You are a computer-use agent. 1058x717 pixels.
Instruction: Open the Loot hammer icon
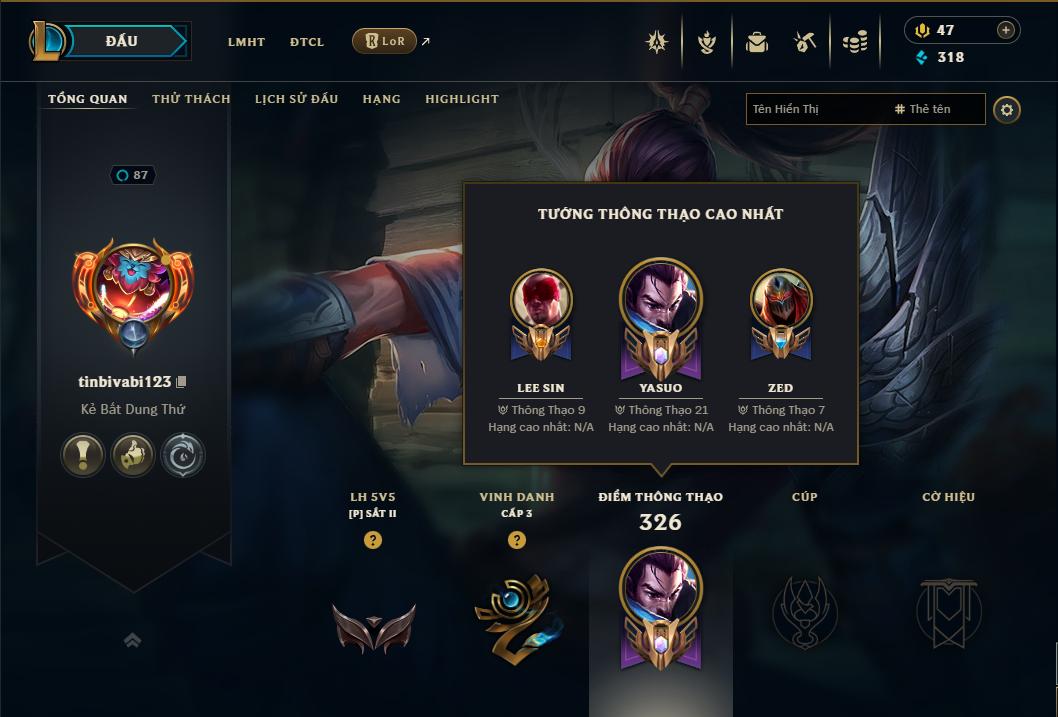click(805, 42)
